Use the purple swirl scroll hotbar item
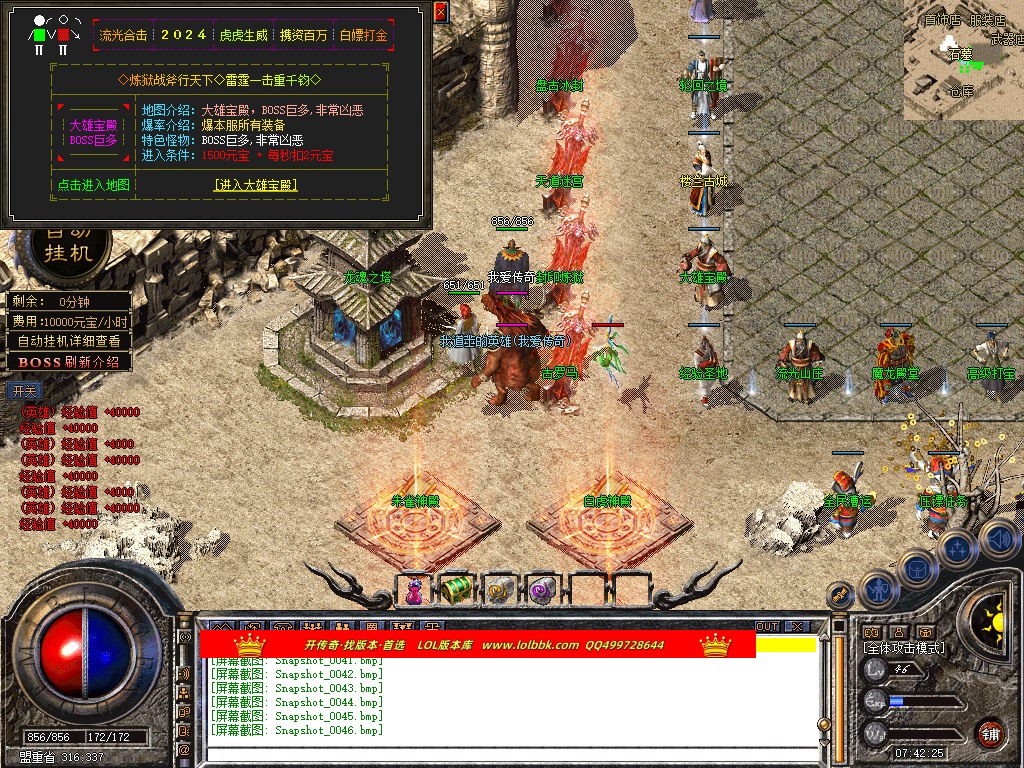1024x768 pixels. tap(541, 590)
